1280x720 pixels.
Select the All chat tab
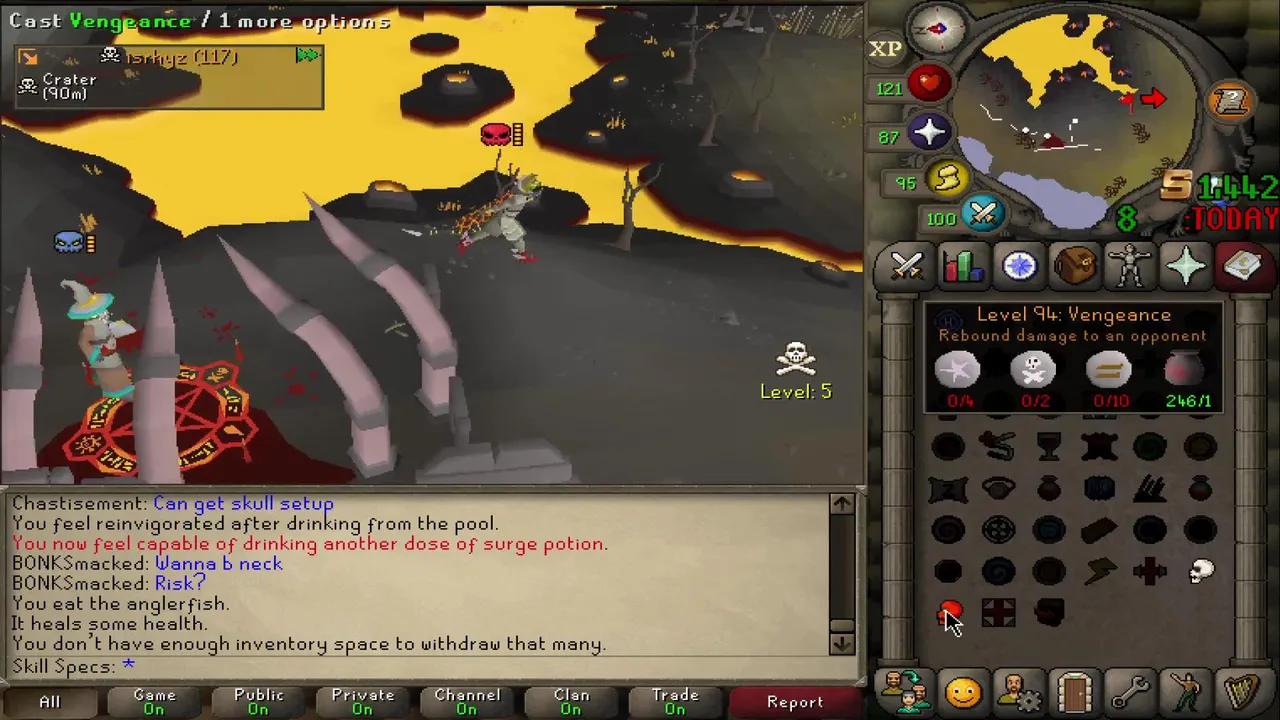[x=49, y=701]
